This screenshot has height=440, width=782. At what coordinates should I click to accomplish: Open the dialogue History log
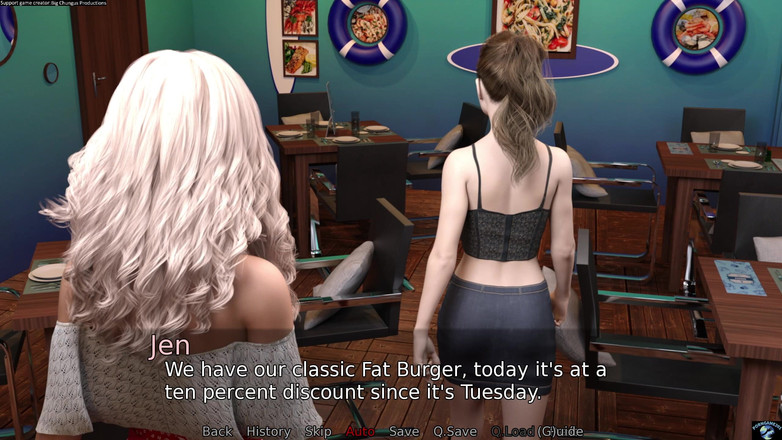[268, 431]
